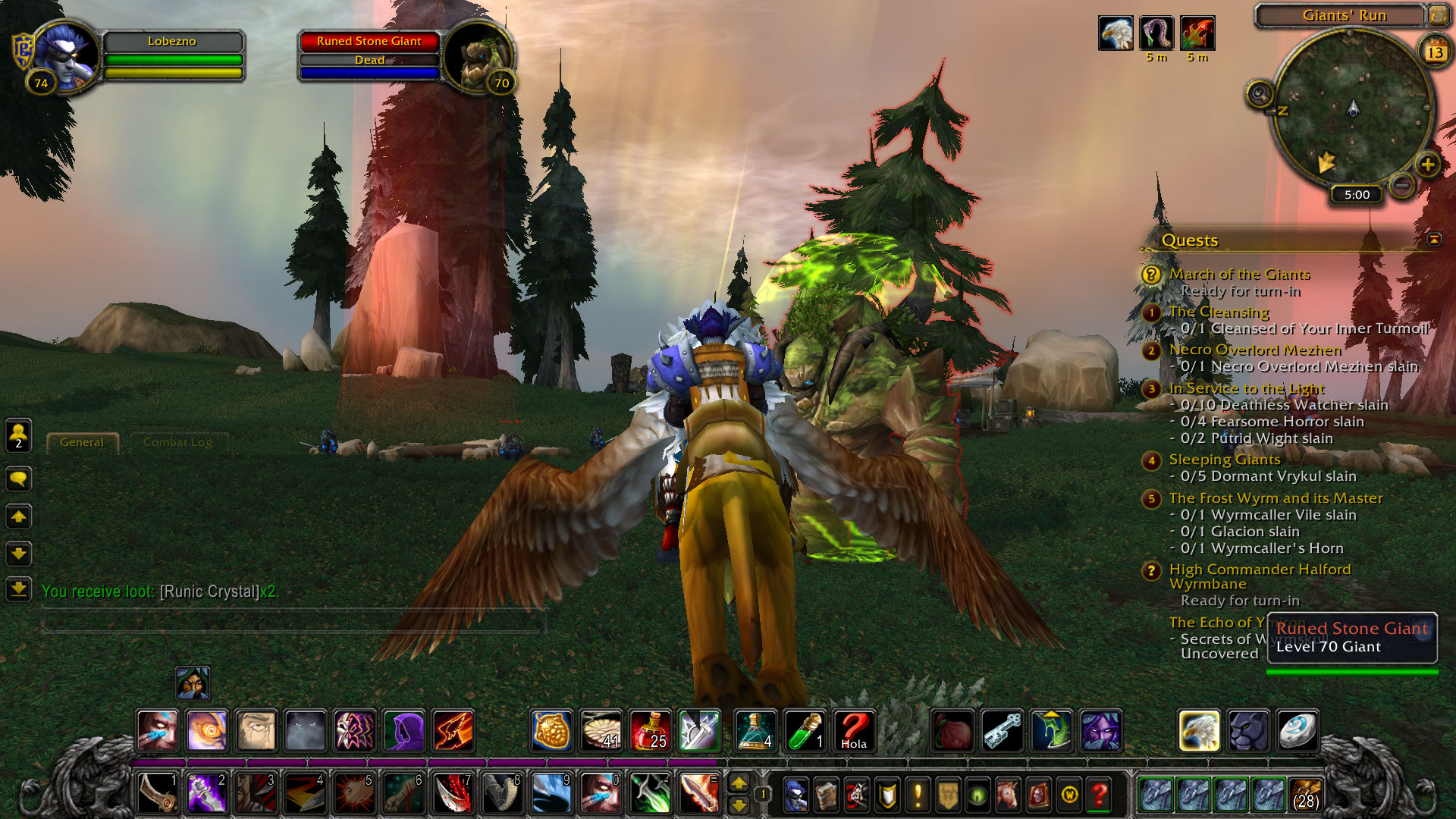Zoom in the minimap with plus button
The image size is (1456, 819).
point(1427,165)
